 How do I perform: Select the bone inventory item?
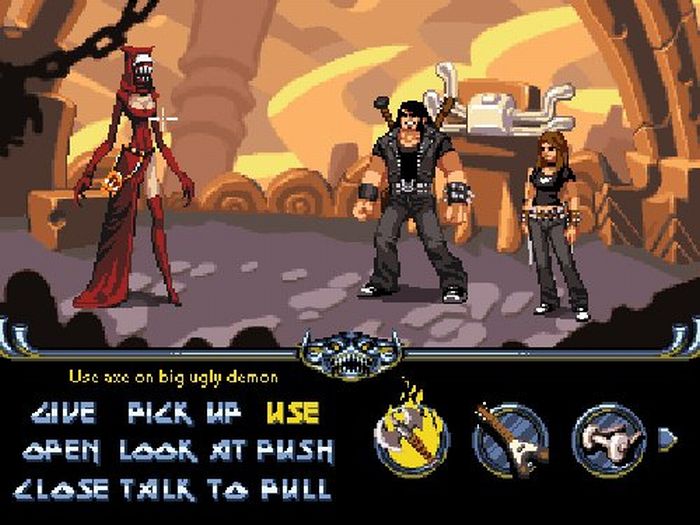(x=608, y=438)
